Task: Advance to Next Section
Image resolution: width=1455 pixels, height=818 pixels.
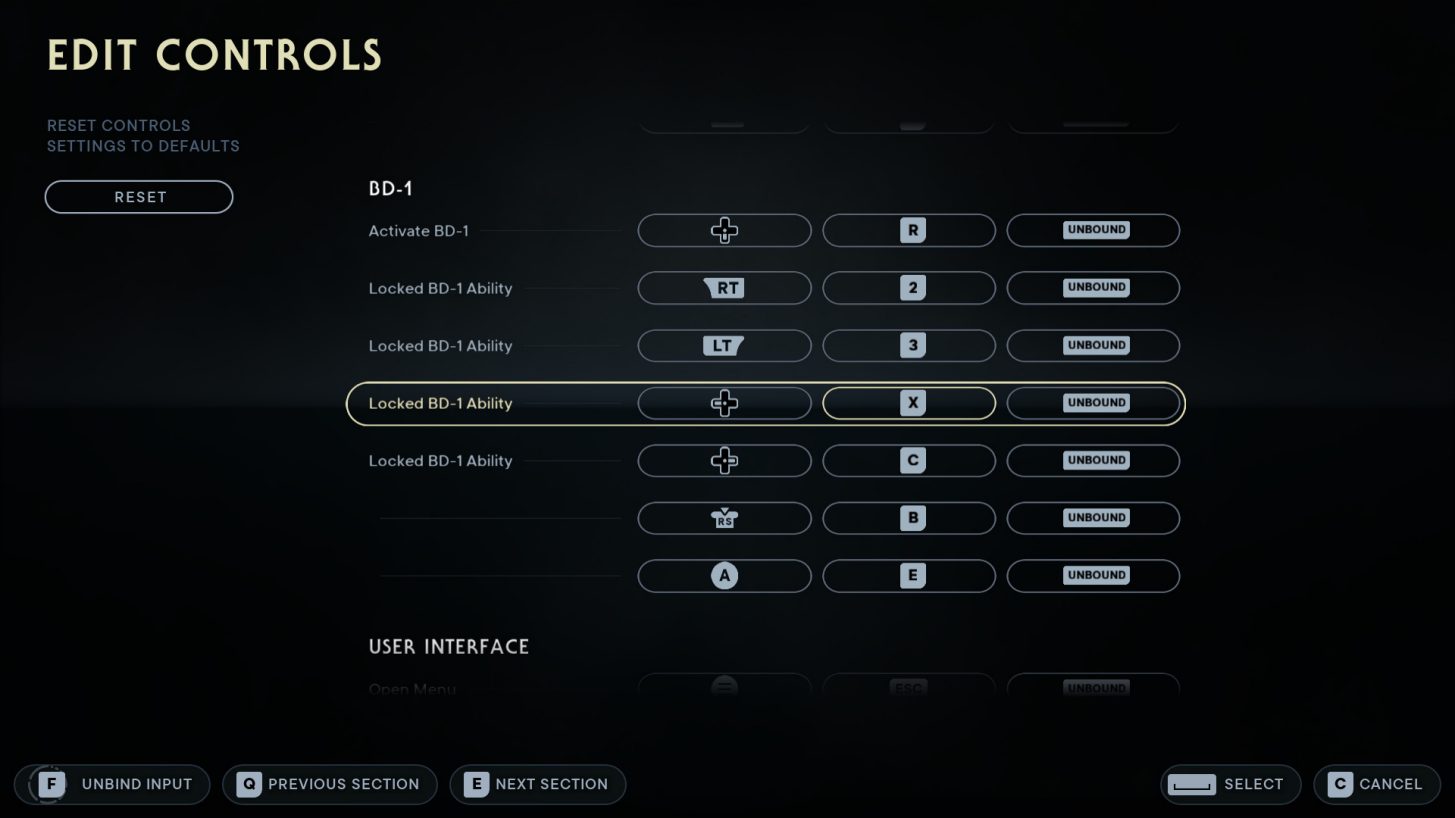Action: pos(537,784)
